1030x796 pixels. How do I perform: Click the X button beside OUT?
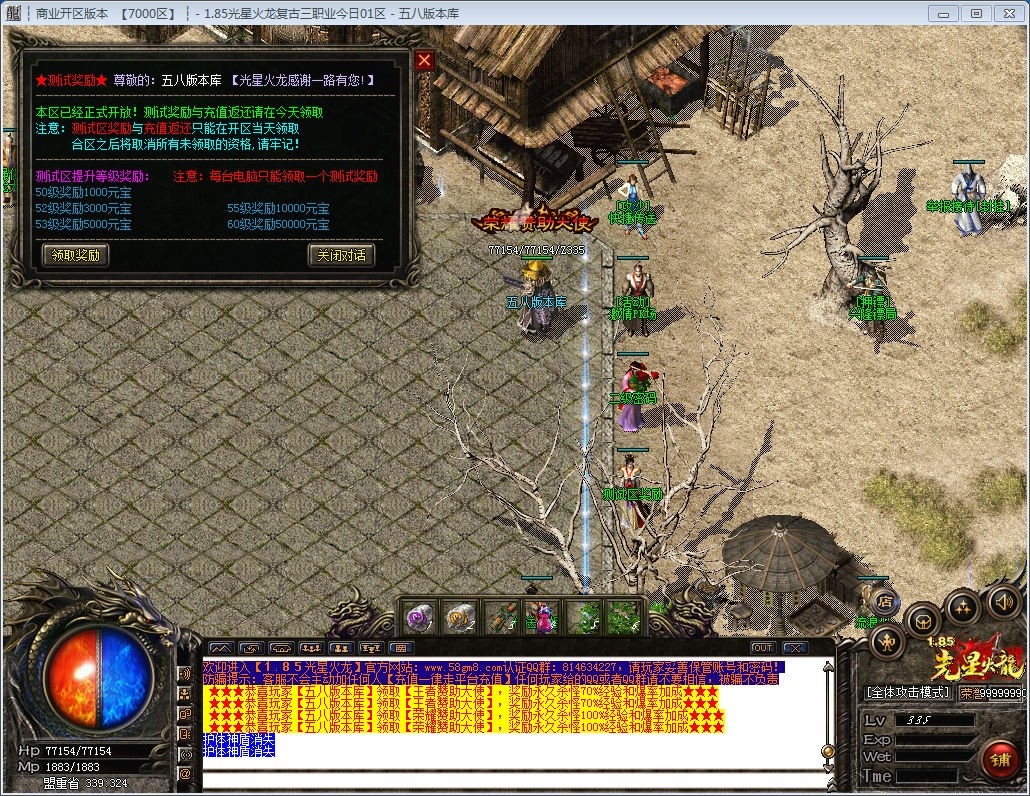point(794,648)
